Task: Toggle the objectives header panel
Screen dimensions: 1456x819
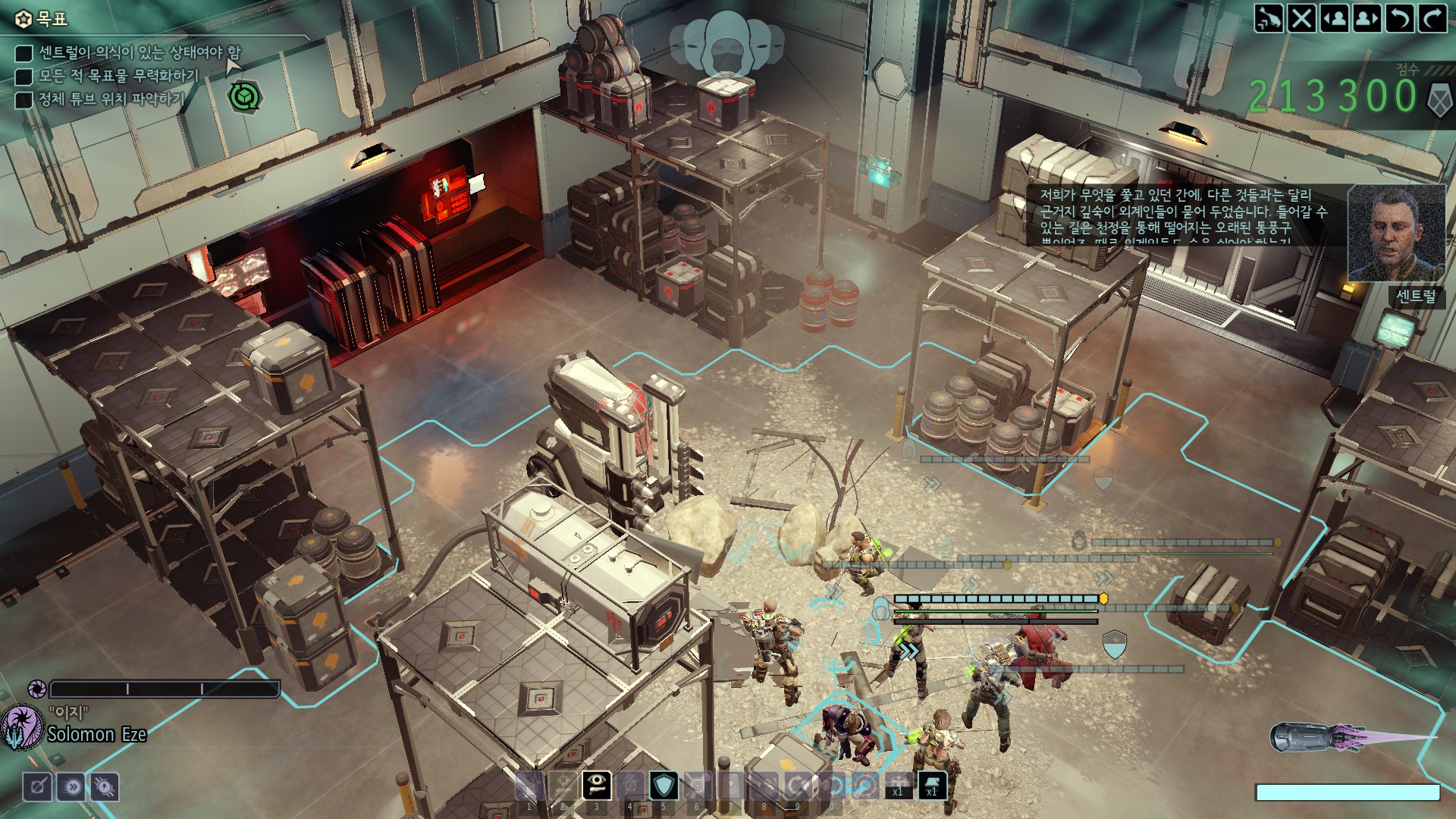Action: [x=43, y=18]
